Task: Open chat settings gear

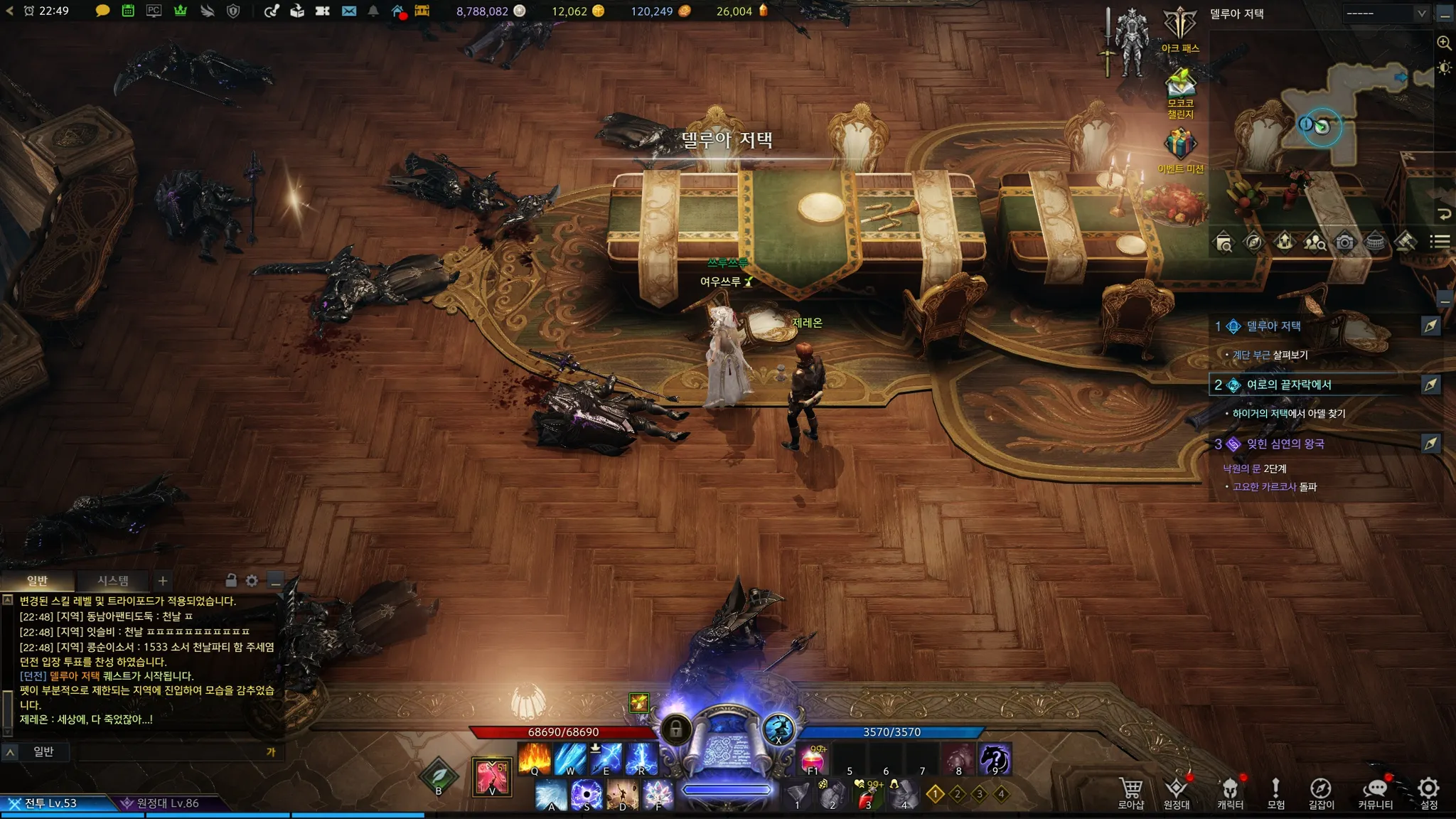Action: coord(252,581)
